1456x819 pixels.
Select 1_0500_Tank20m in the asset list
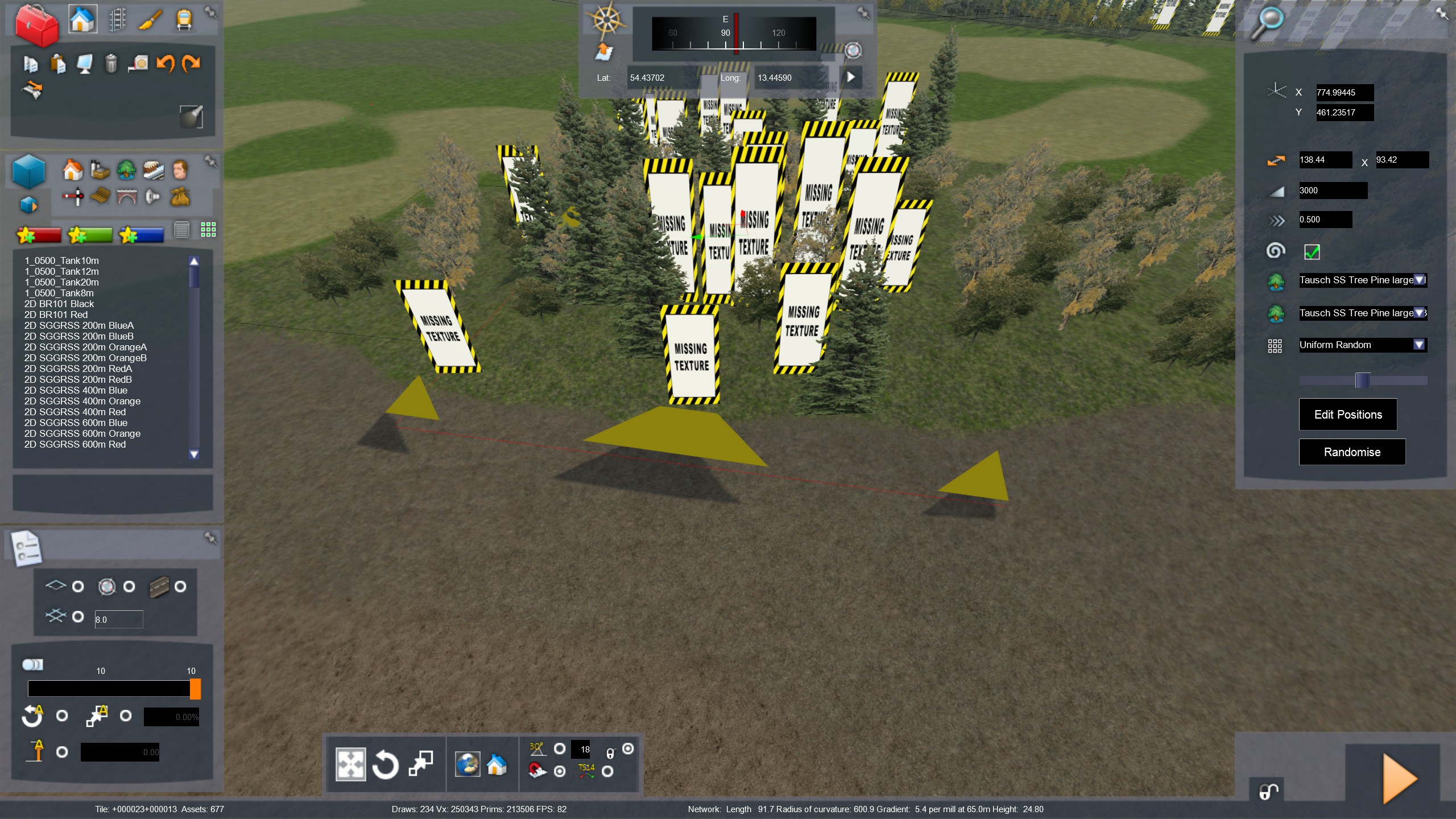tap(61, 282)
